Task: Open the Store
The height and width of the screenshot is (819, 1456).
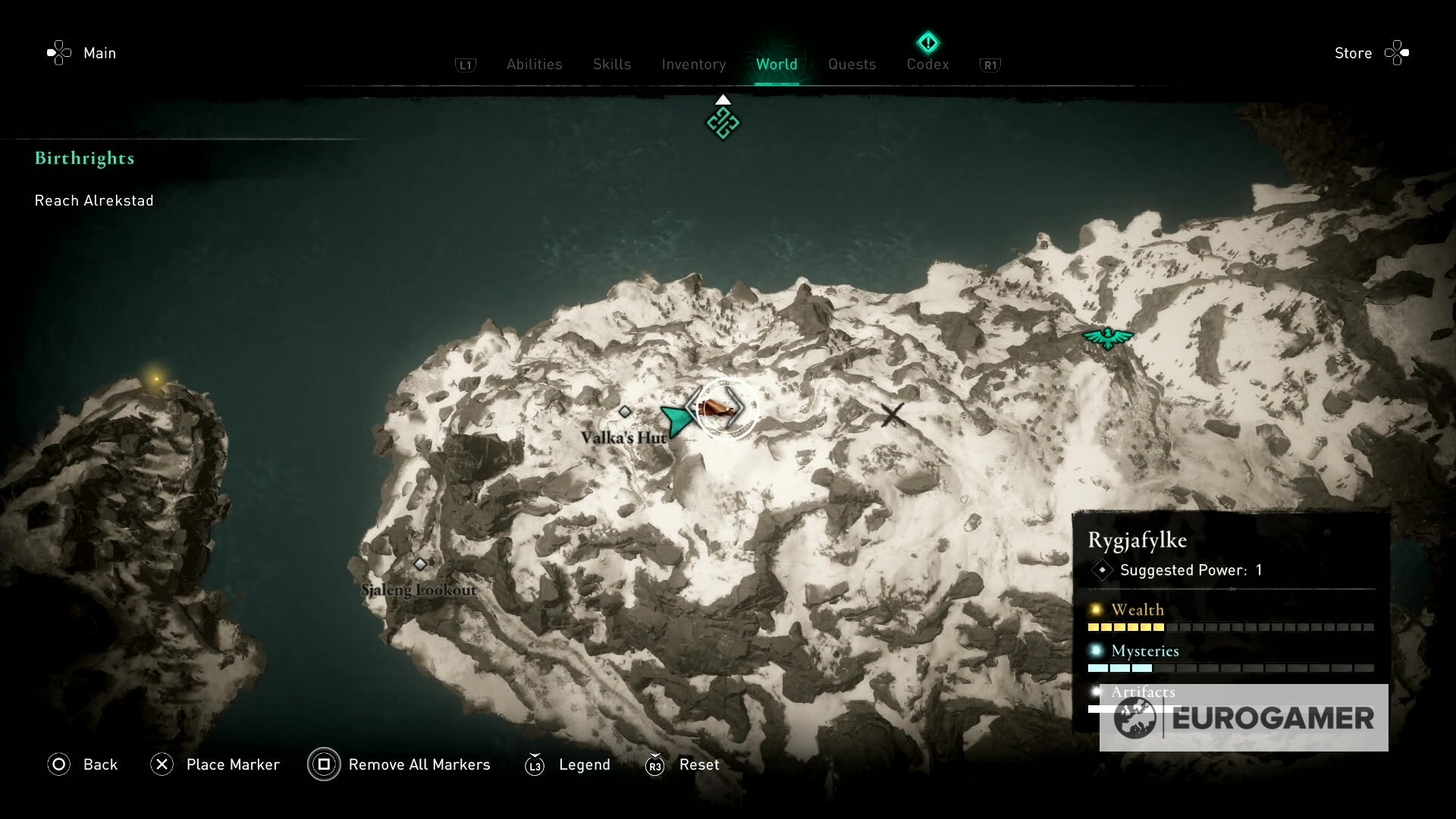Action: (x=1354, y=53)
